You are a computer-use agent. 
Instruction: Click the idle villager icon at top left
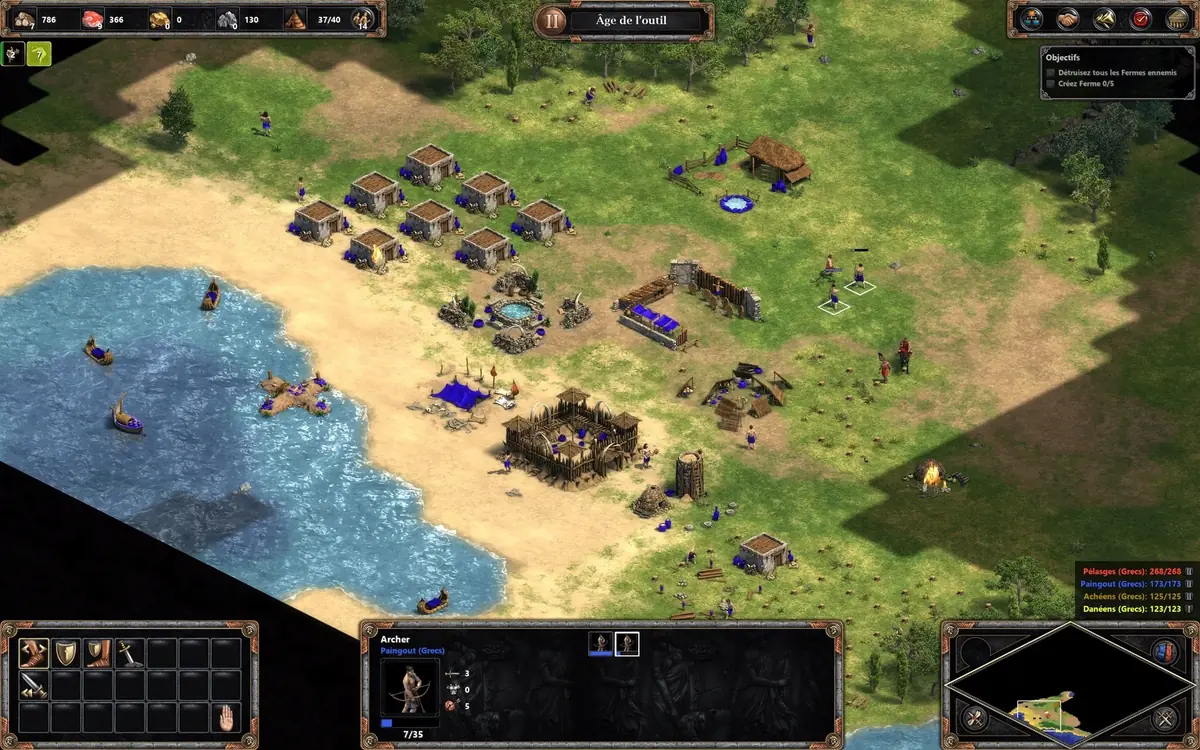[13, 53]
